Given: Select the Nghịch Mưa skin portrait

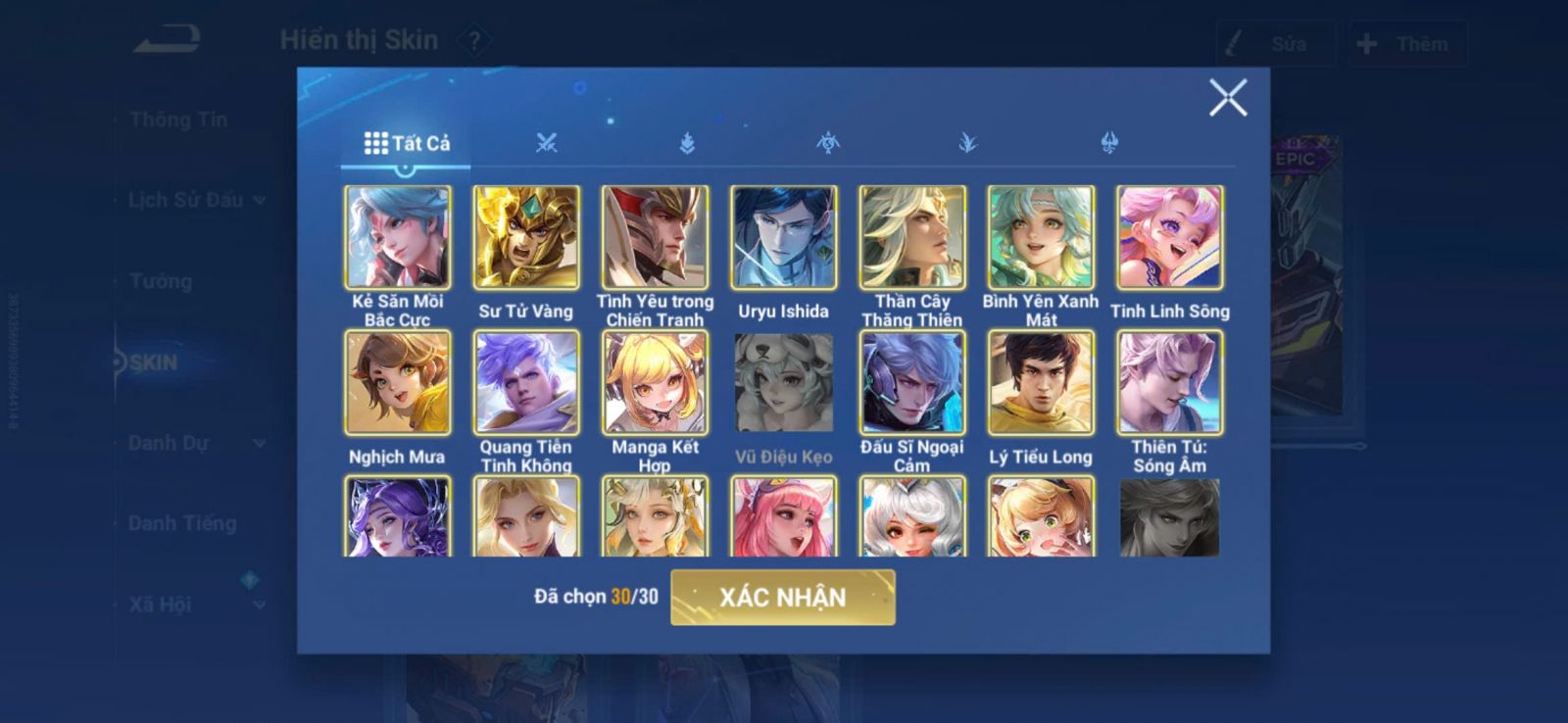Looking at the screenshot, I should tap(398, 383).
